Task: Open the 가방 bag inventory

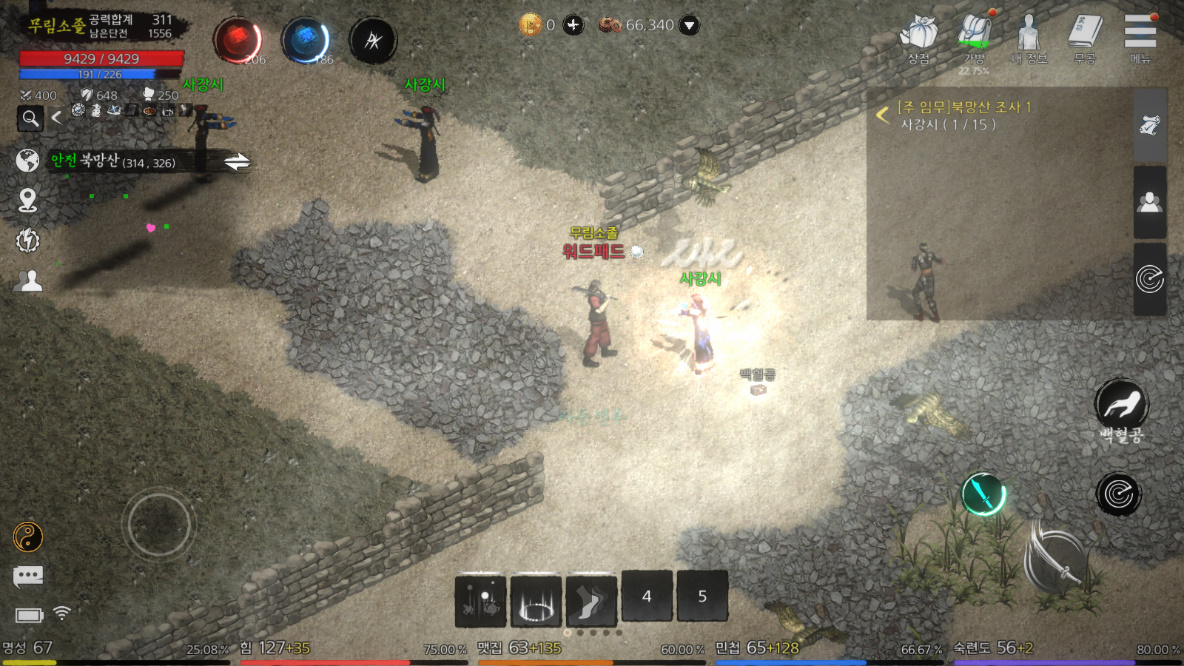Action: click(973, 35)
